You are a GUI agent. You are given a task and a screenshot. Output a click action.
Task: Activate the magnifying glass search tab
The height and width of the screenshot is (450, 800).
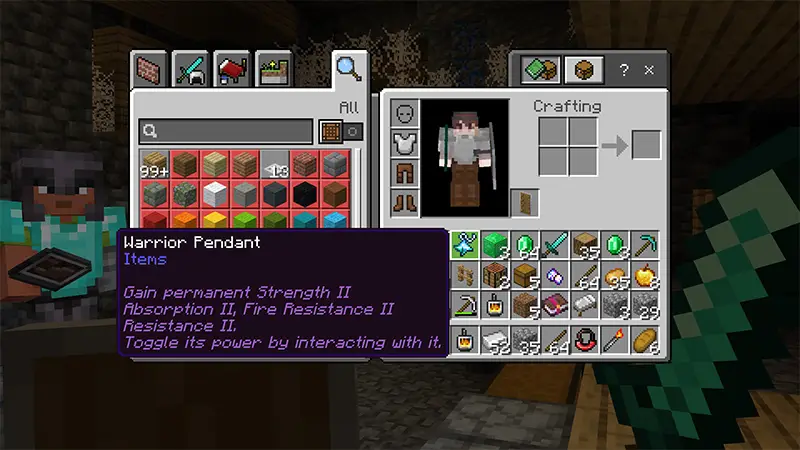349,69
